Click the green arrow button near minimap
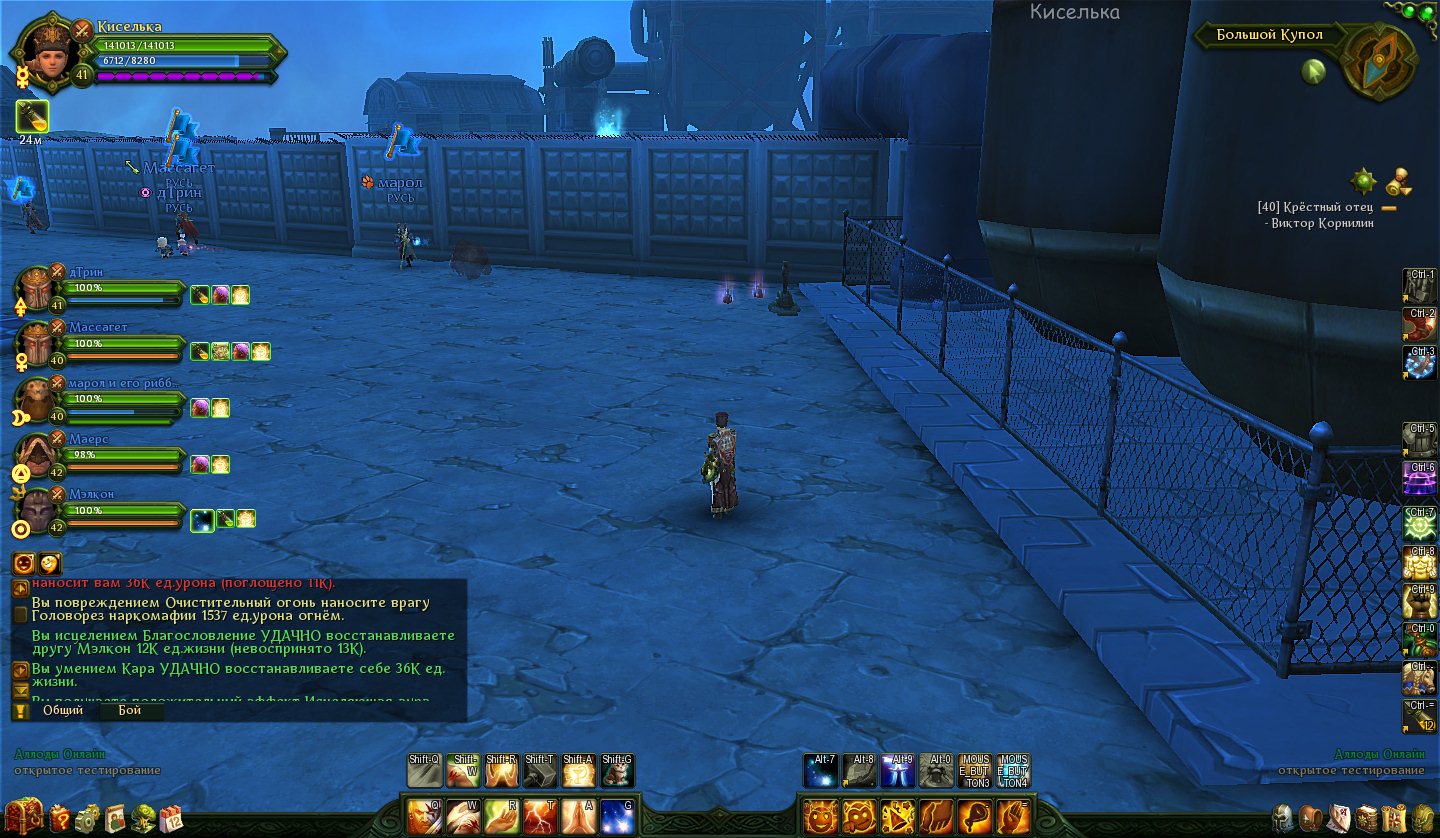Screen dimensions: 1440x838 (x=1313, y=71)
